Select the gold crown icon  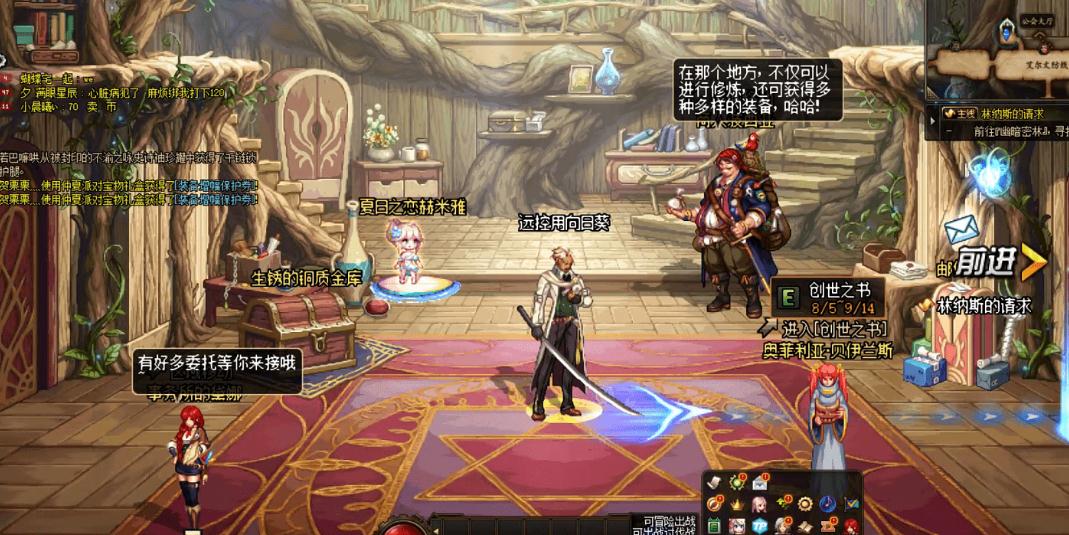(x=737, y=505)
